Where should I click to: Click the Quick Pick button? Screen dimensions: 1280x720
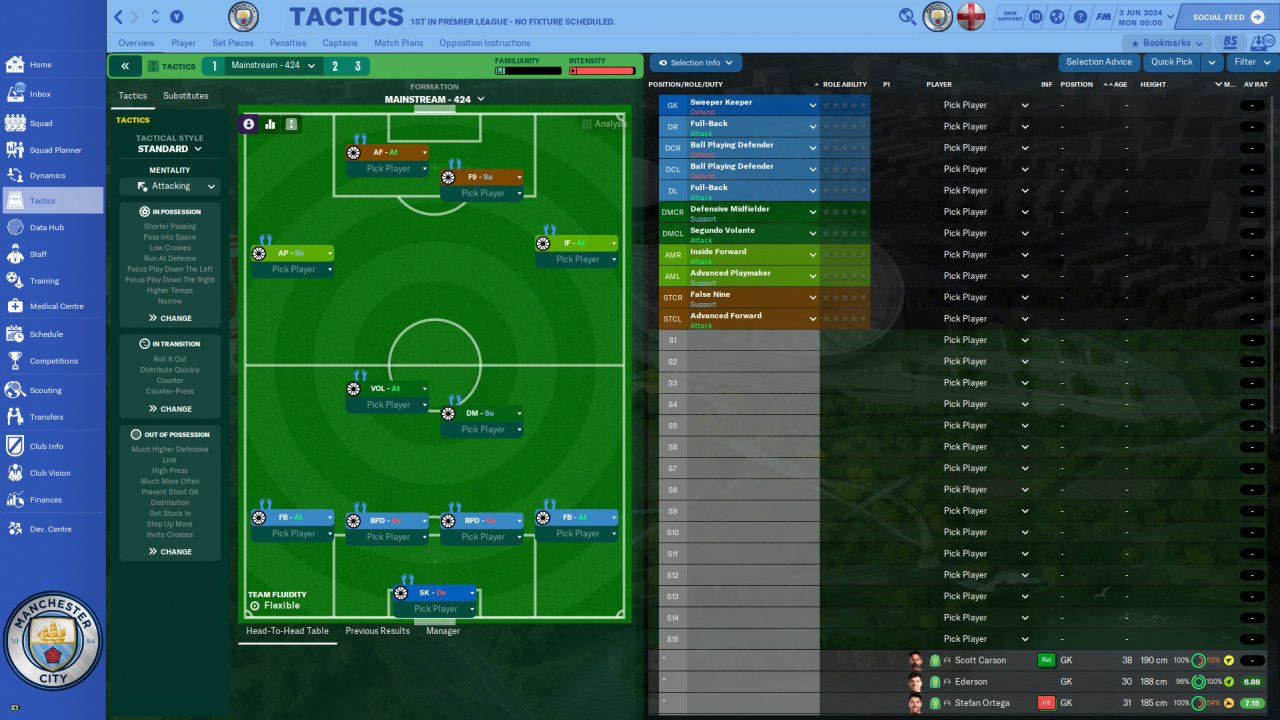tap(1171, 62)
